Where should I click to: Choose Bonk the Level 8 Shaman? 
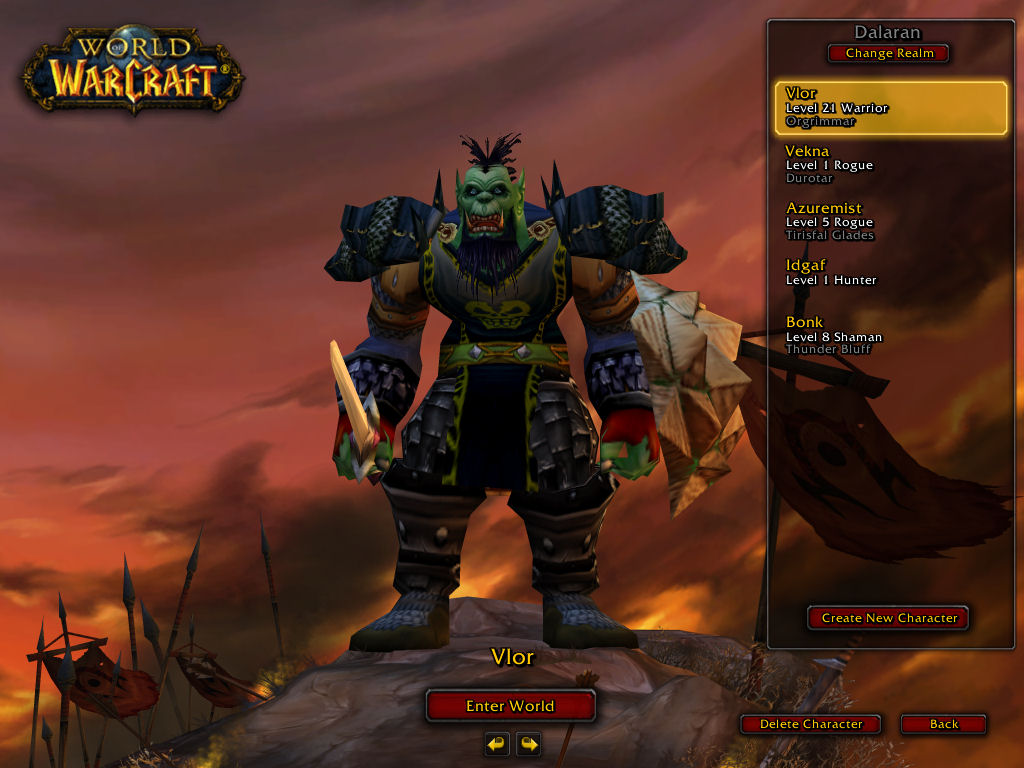tap(888, 336)
